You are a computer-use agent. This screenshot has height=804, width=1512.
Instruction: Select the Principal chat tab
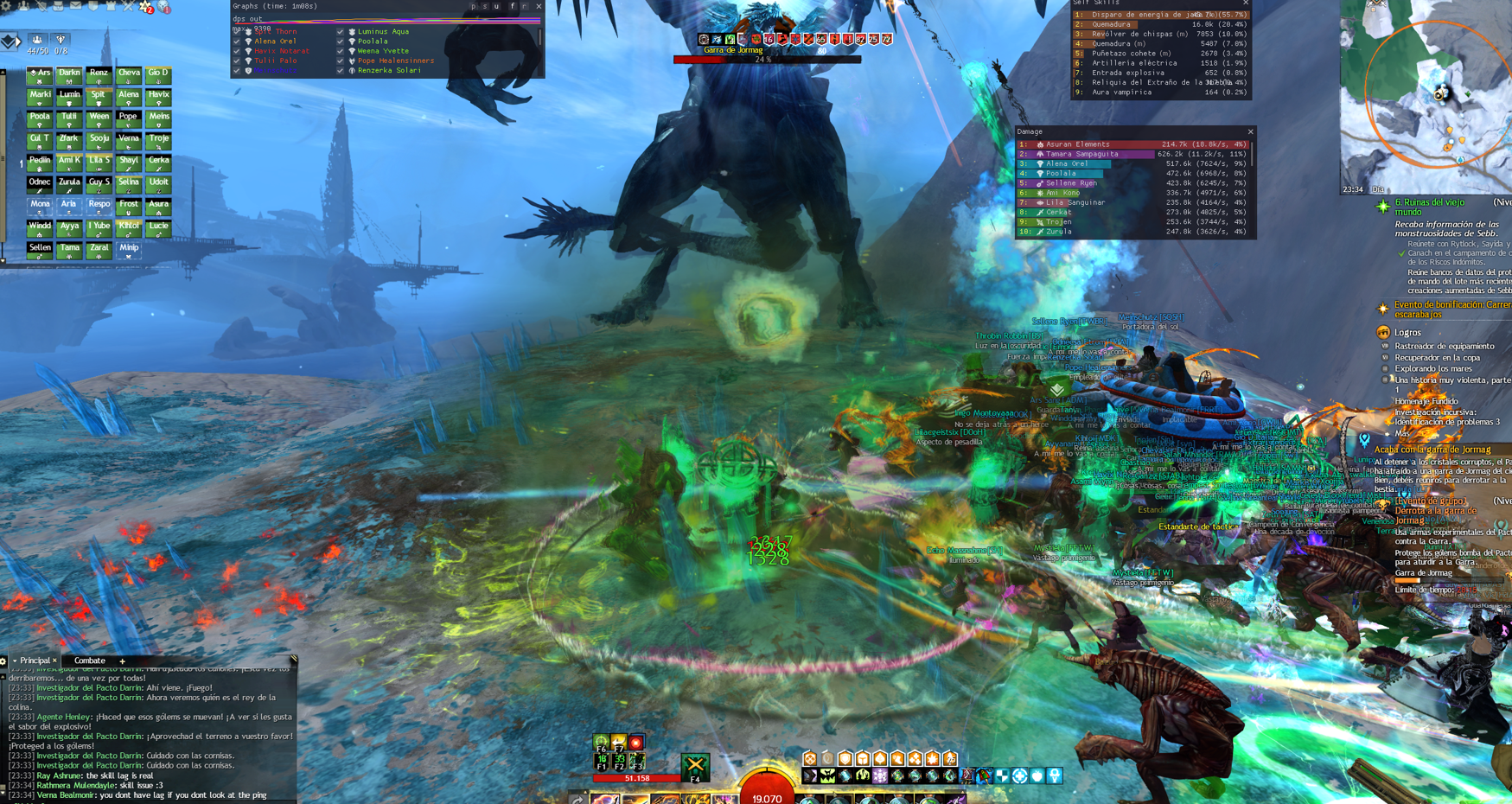[35, 660]
